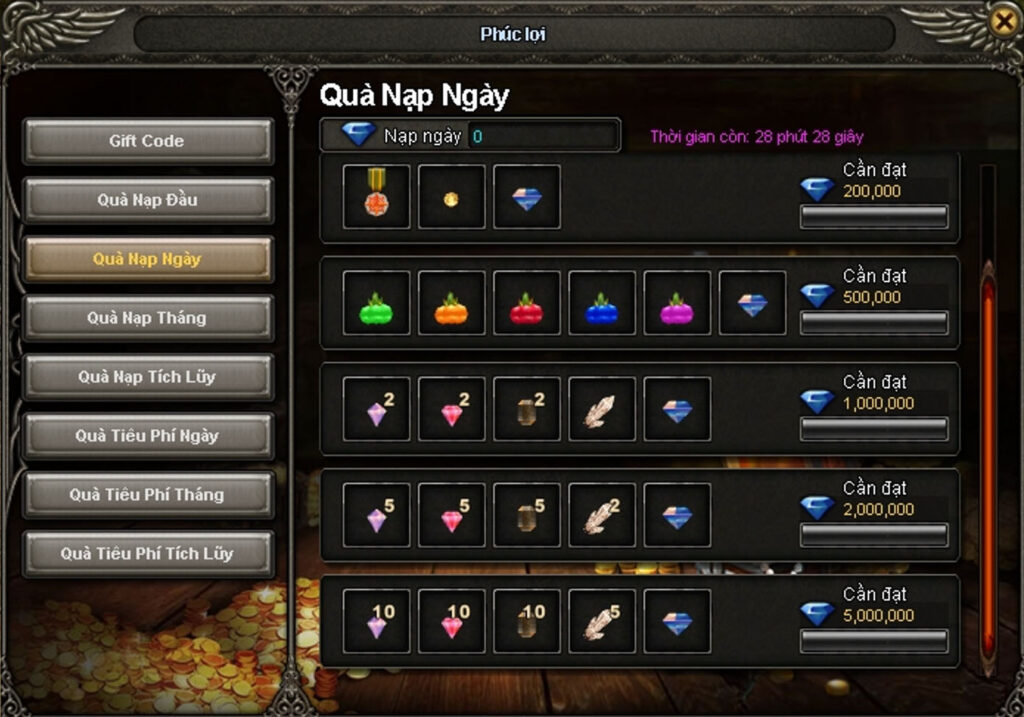Open the Gift Code section
This screenshot has height=717, width=1024.
[147, 141]
